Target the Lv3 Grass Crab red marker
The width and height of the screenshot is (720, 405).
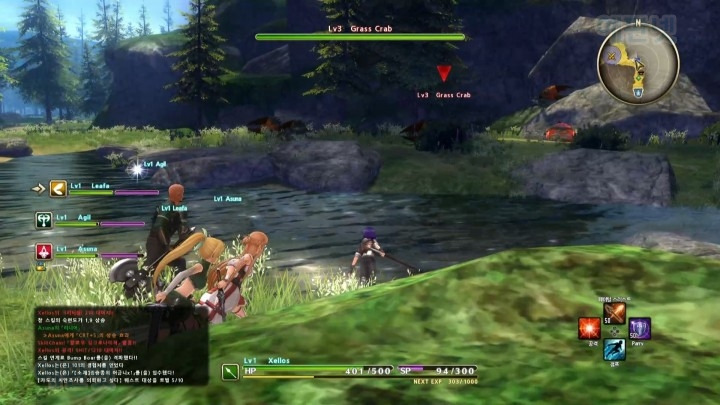click(x=444, y=74)
